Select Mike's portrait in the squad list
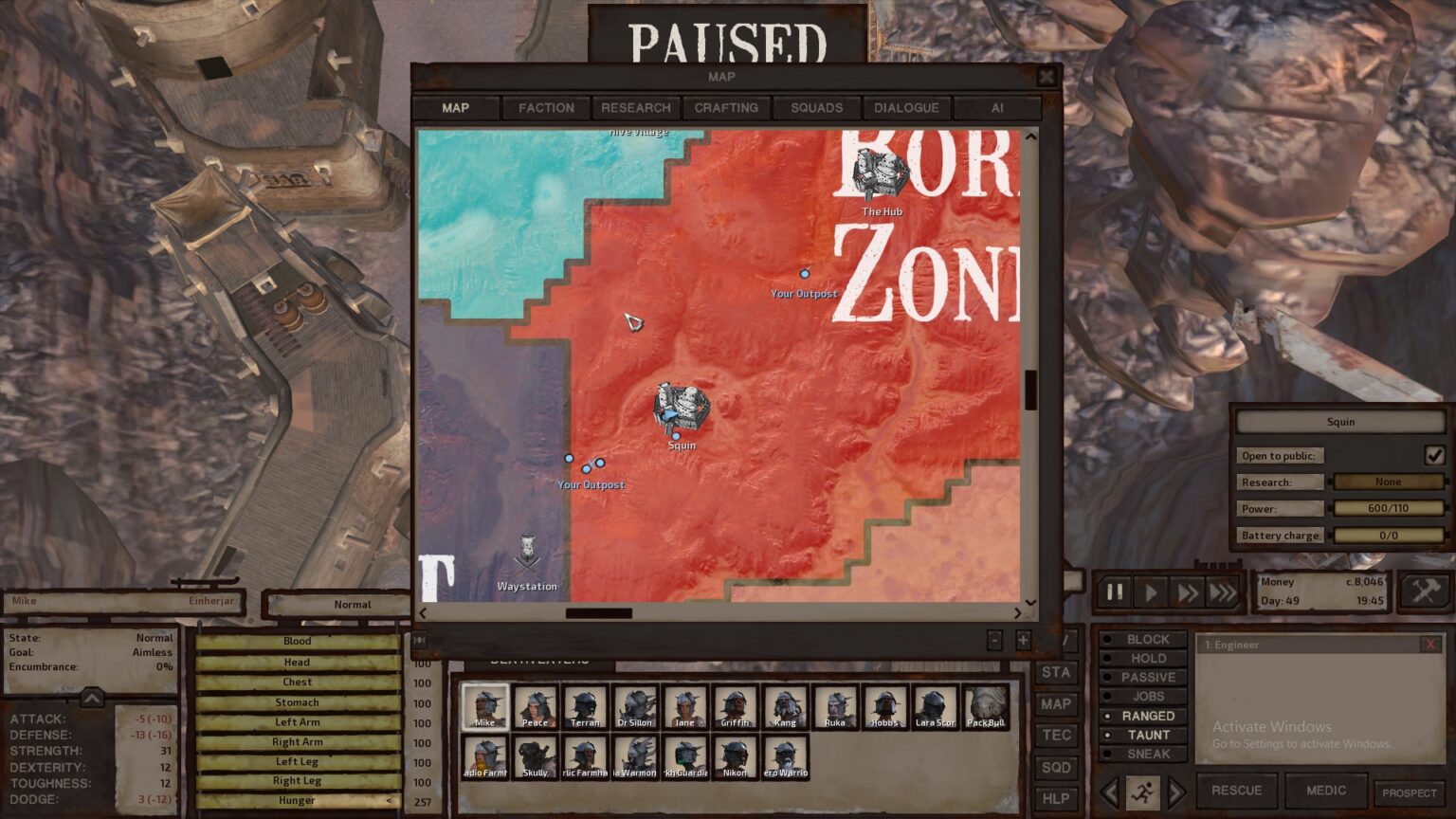Screen dimensions: 1456x819 pyautogui.click(x=484, y=705)
